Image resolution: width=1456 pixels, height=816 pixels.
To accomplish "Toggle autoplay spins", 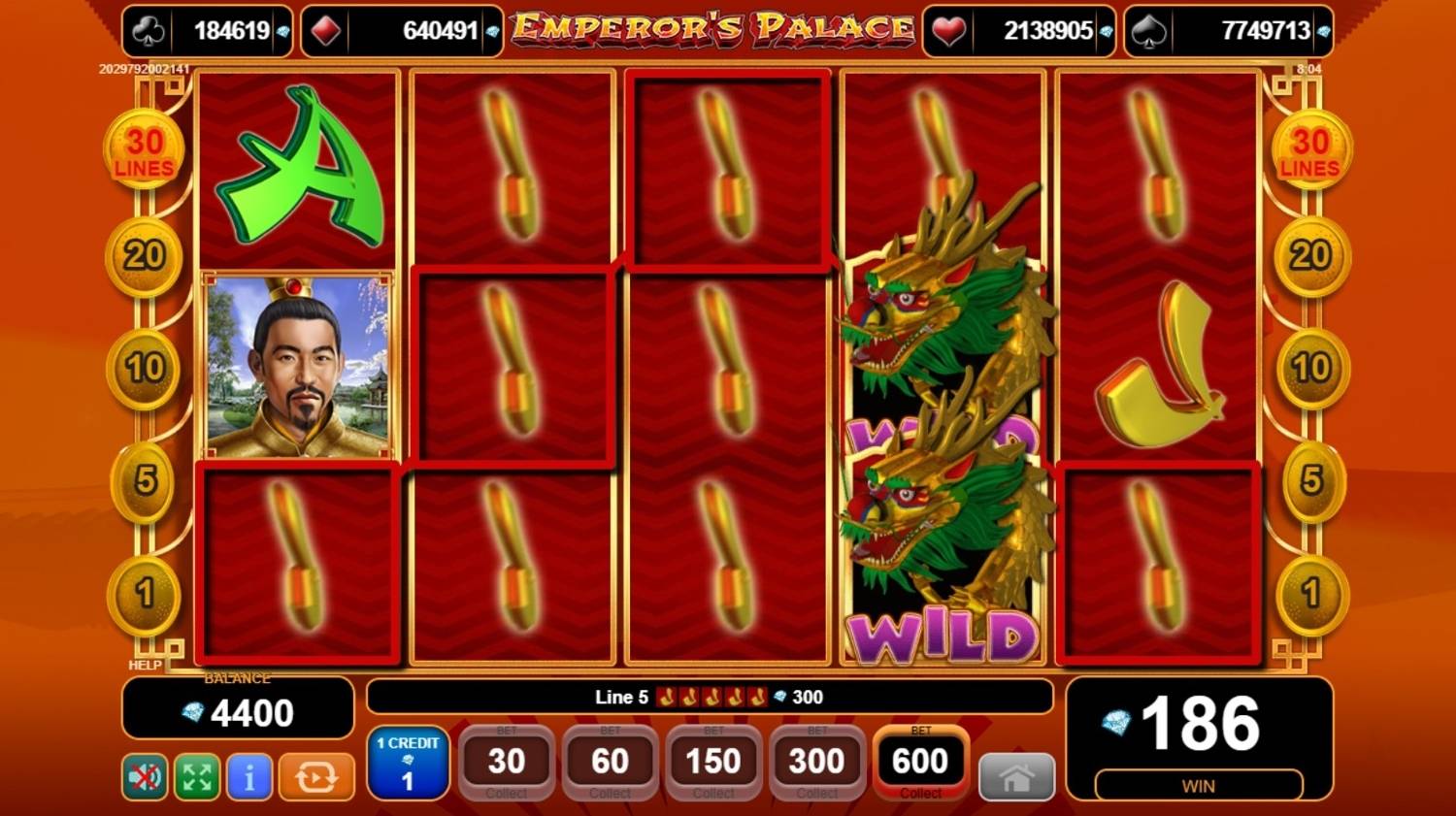I will point(314,777).
